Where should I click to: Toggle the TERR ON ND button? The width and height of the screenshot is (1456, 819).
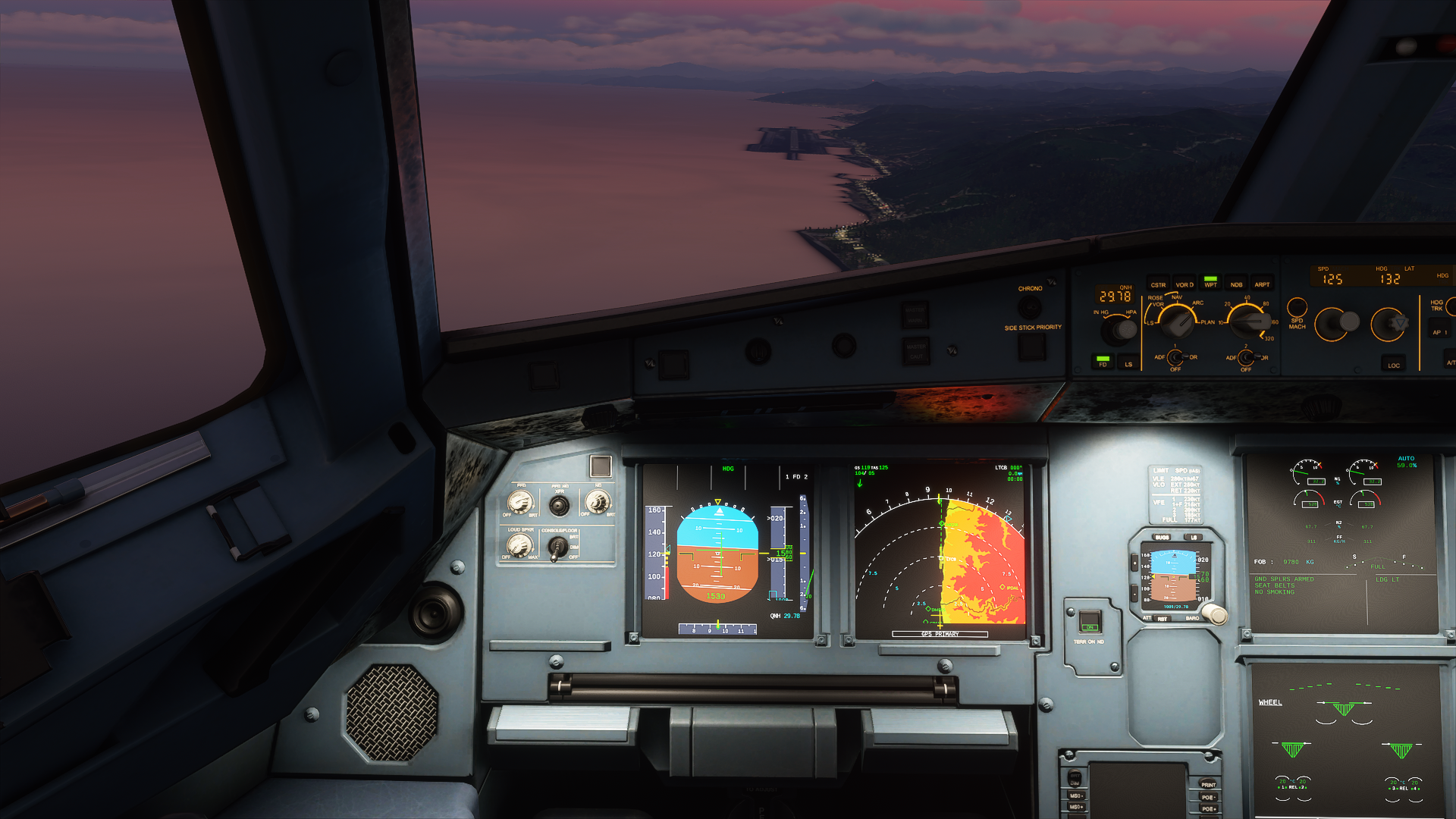[1089, 620]
